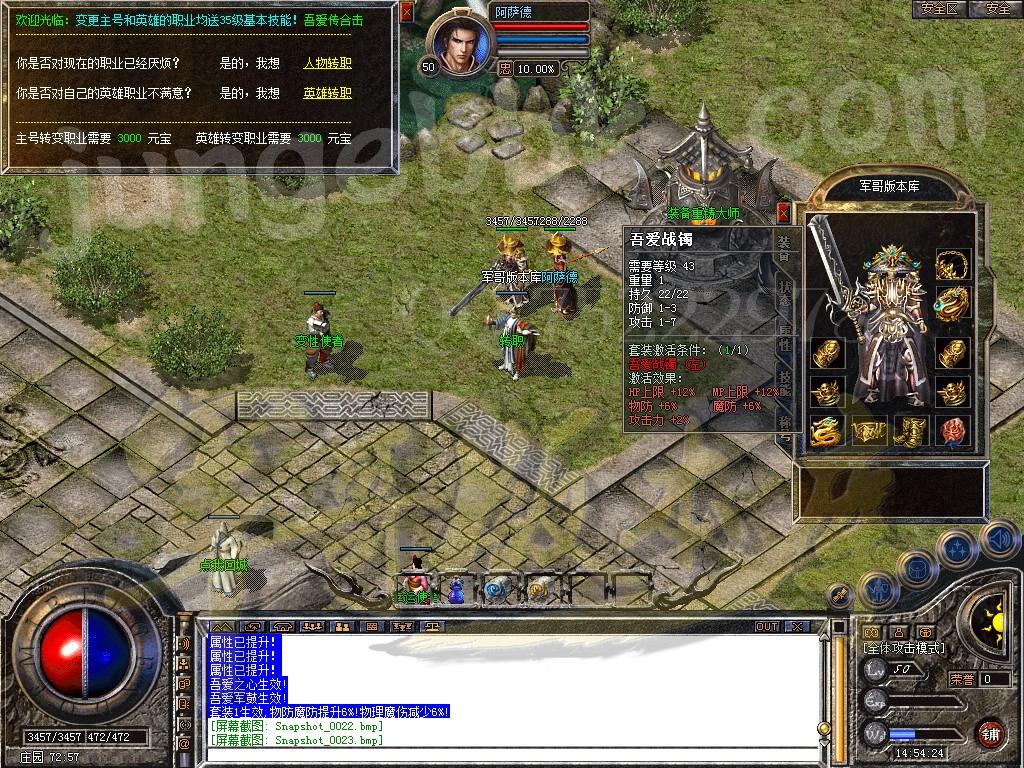
Task: Close the class change dialogue window
Action: tap(406, 12)
